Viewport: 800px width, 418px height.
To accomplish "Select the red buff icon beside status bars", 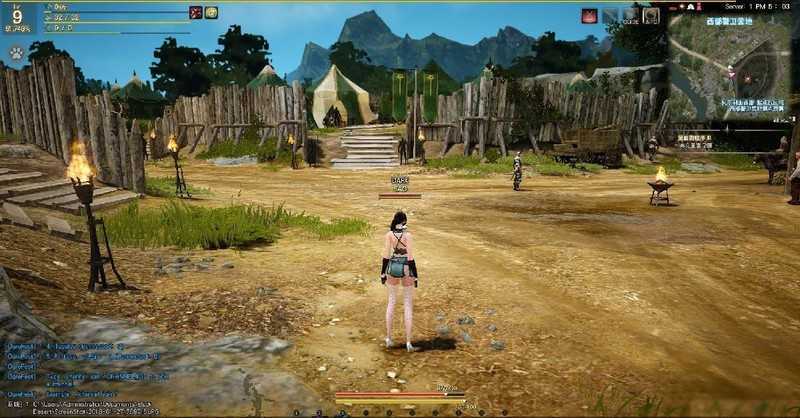I will (x=196, y=13).
